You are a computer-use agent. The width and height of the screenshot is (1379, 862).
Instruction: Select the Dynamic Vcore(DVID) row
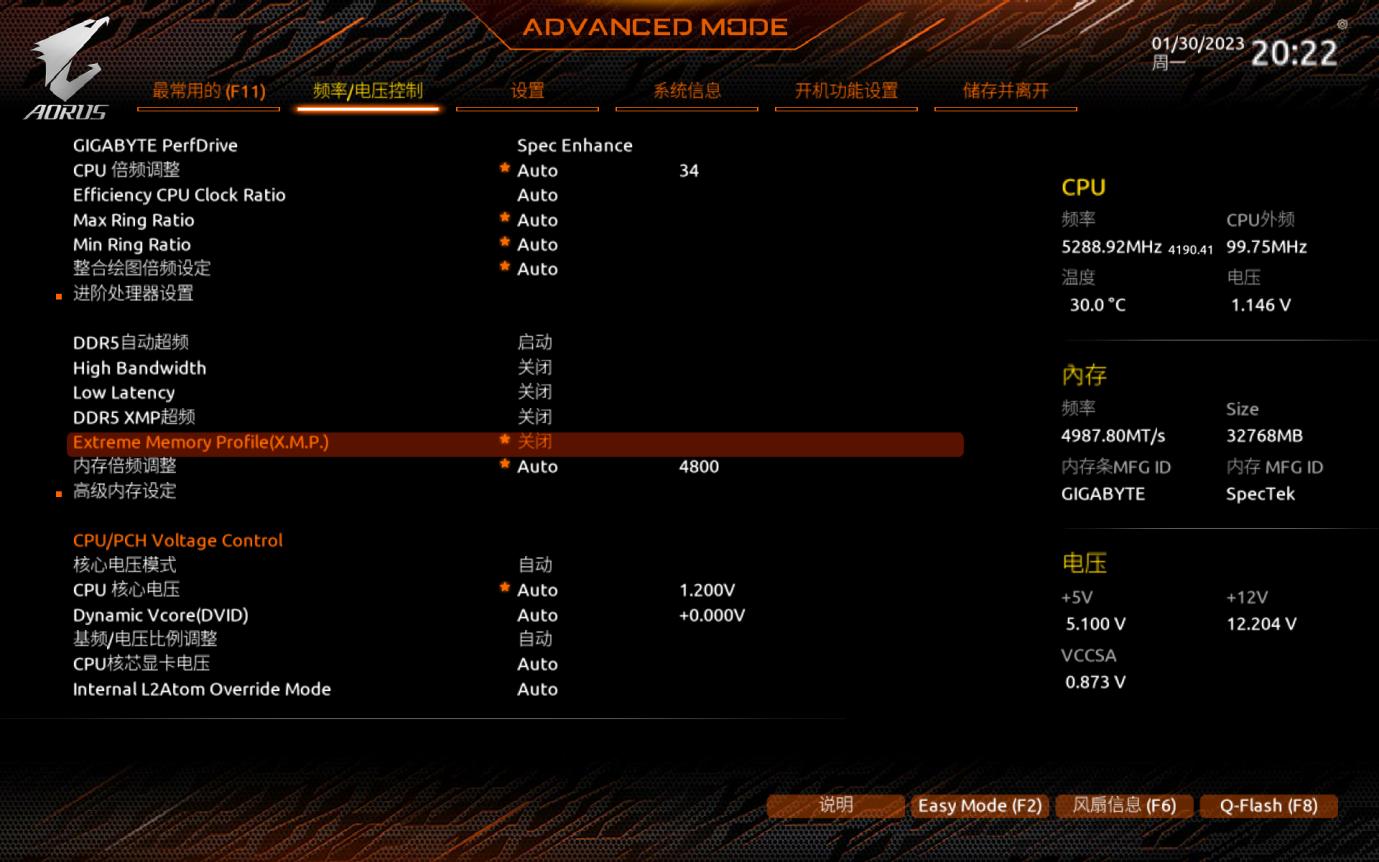[160, 615]
